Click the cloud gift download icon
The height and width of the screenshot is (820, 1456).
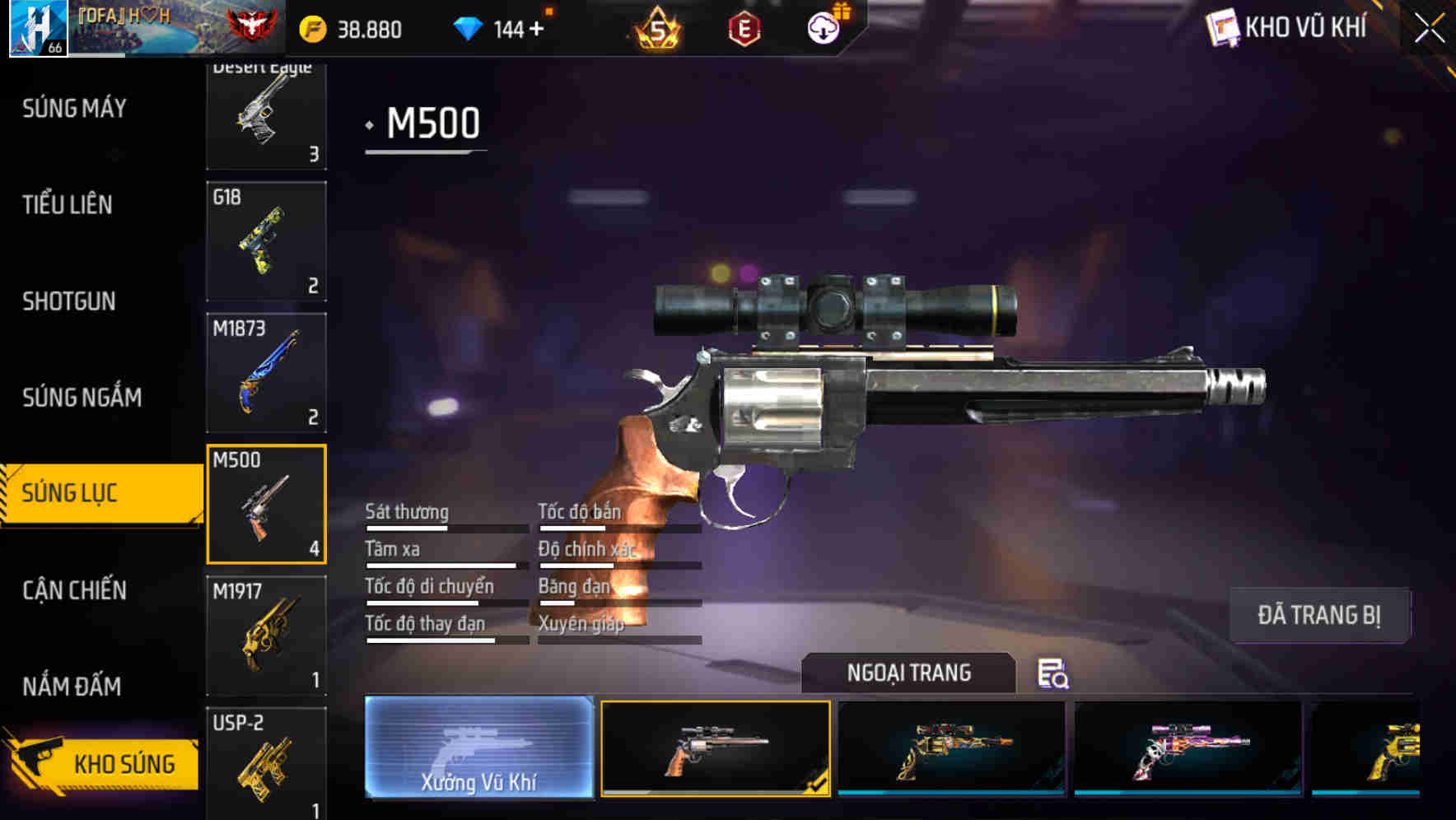(824, 27)
